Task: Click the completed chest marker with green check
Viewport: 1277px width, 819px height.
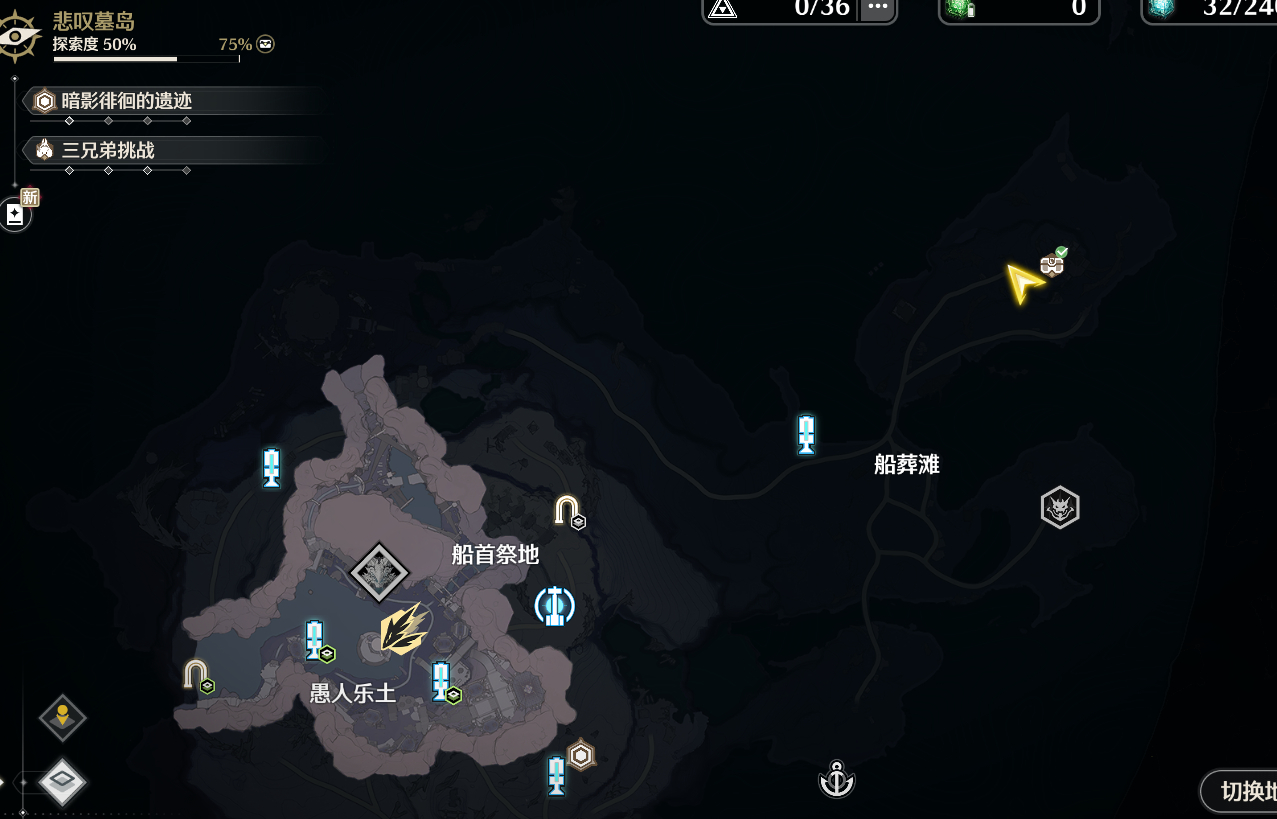Action: tap(1052, 263)
